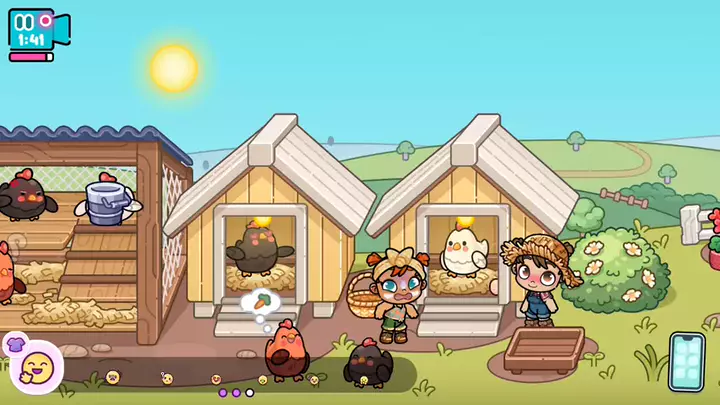
Task: Click the video camera recording button
Action: (36, 29)
